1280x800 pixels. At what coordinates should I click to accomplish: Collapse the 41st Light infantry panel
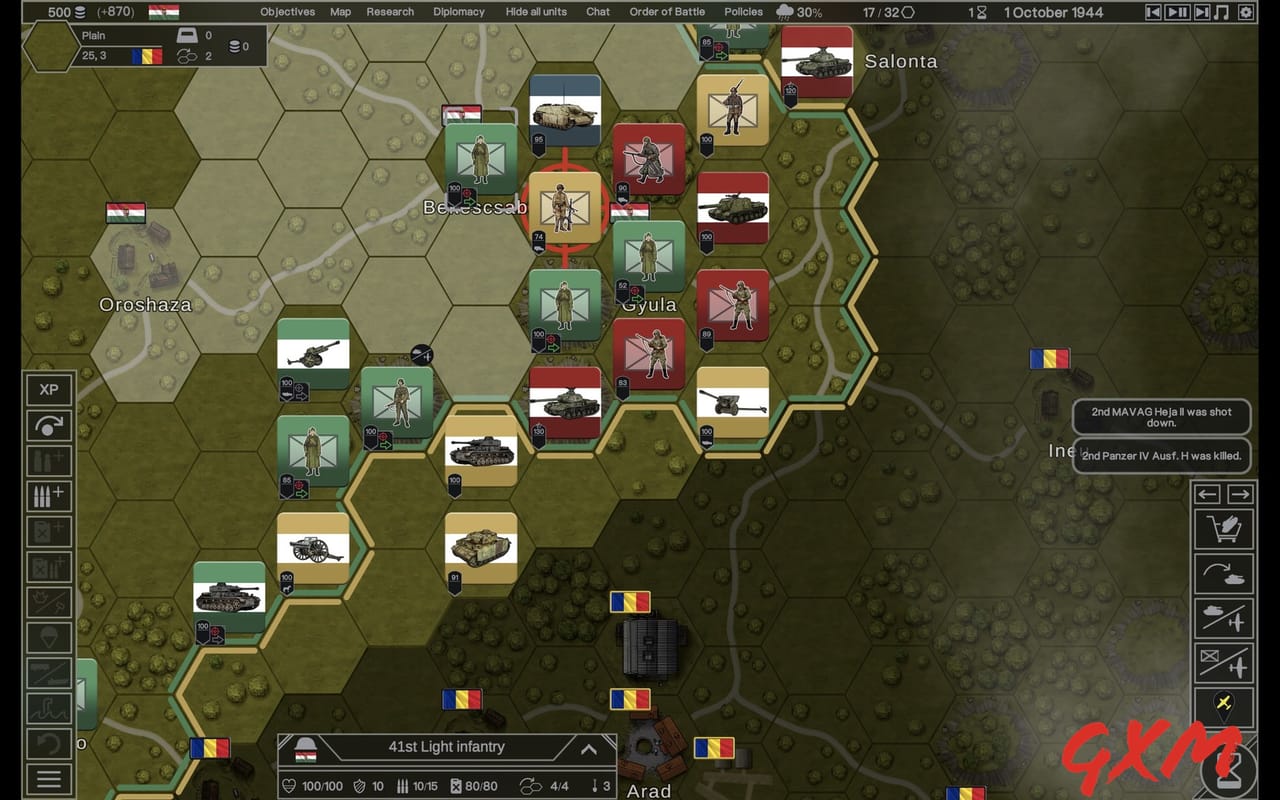[x=589, y=748]
